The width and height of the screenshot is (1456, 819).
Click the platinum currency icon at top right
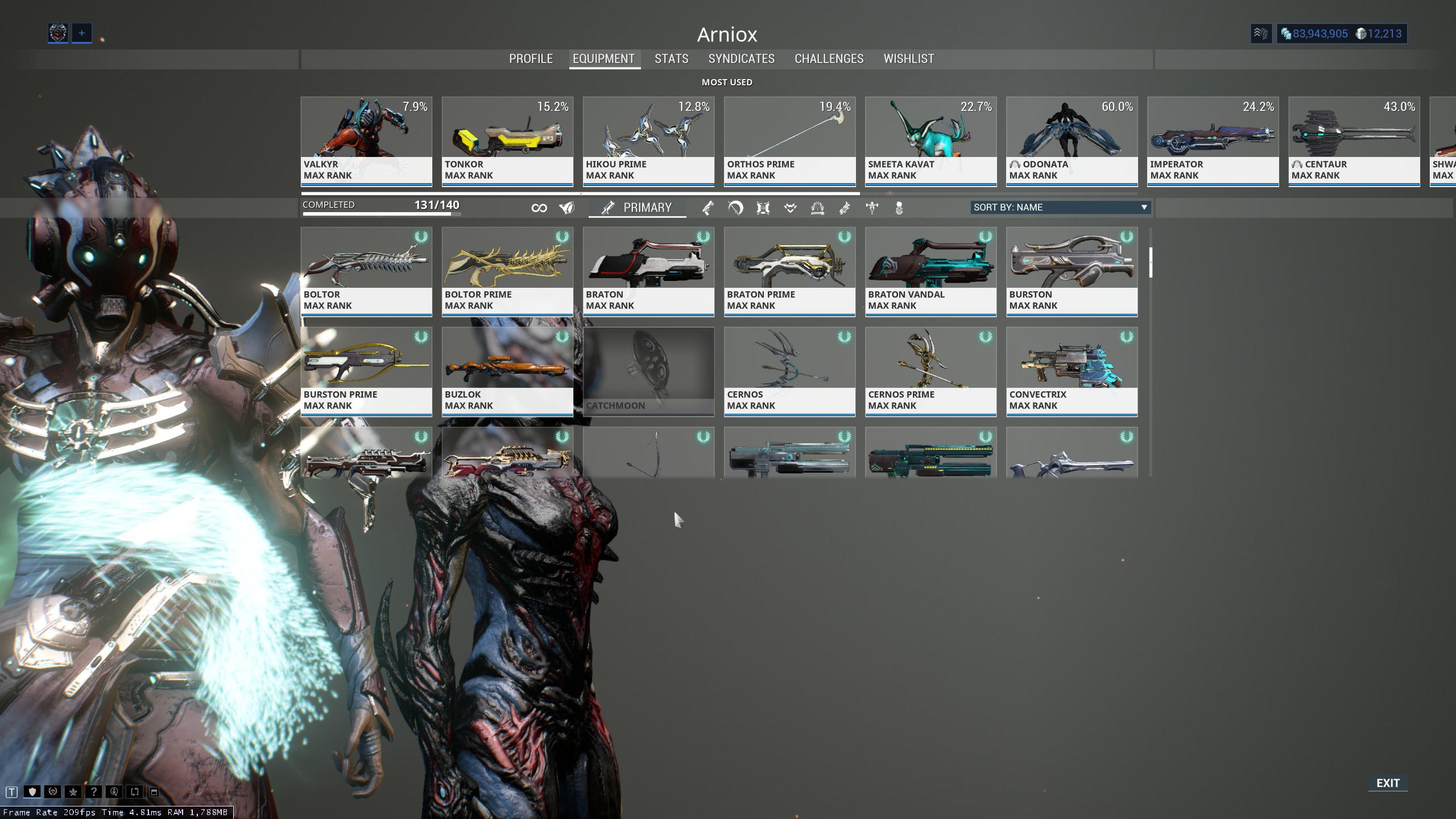(1362, 34)
